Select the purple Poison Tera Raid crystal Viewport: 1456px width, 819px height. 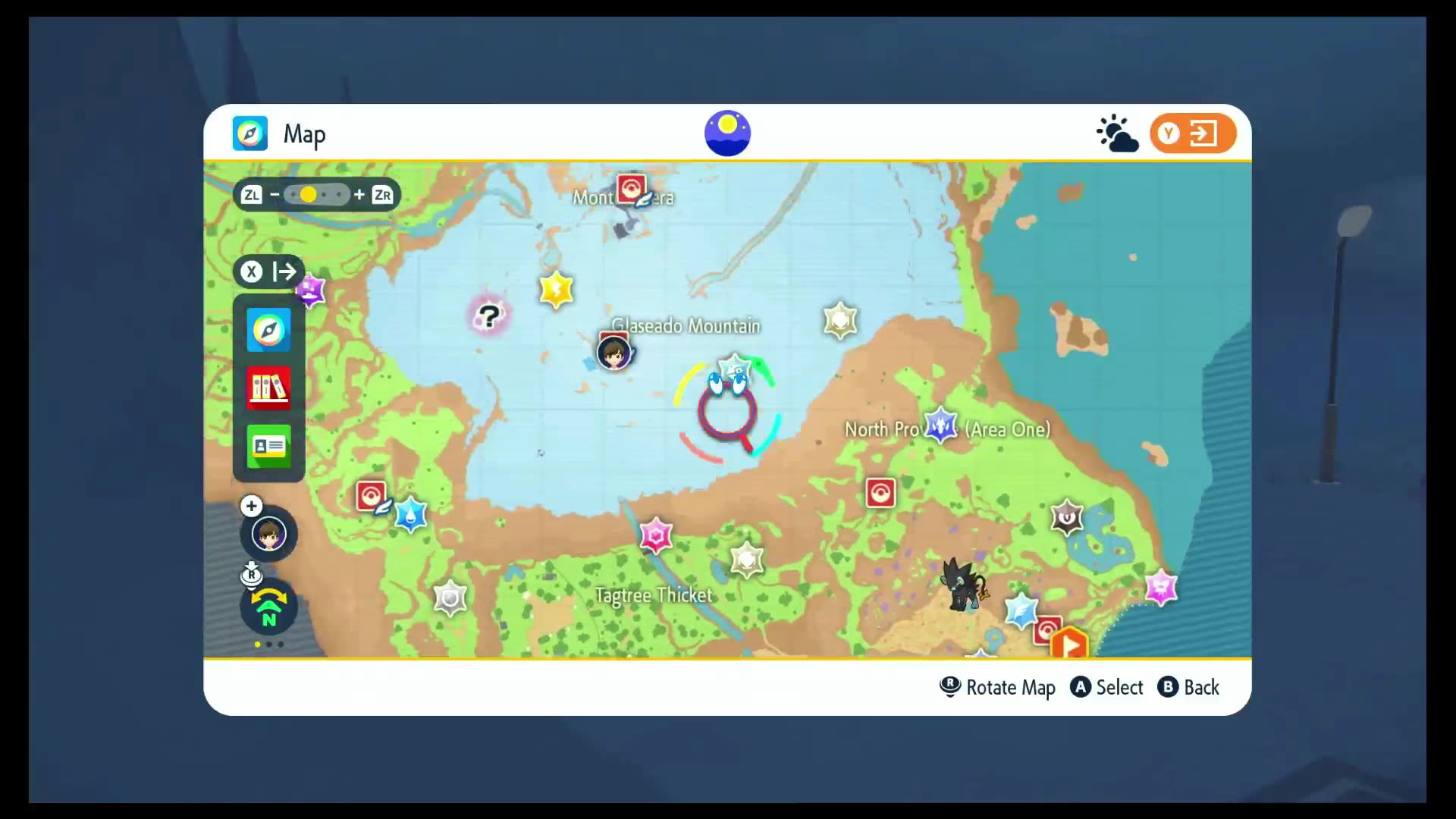click(x=310, y=289)
